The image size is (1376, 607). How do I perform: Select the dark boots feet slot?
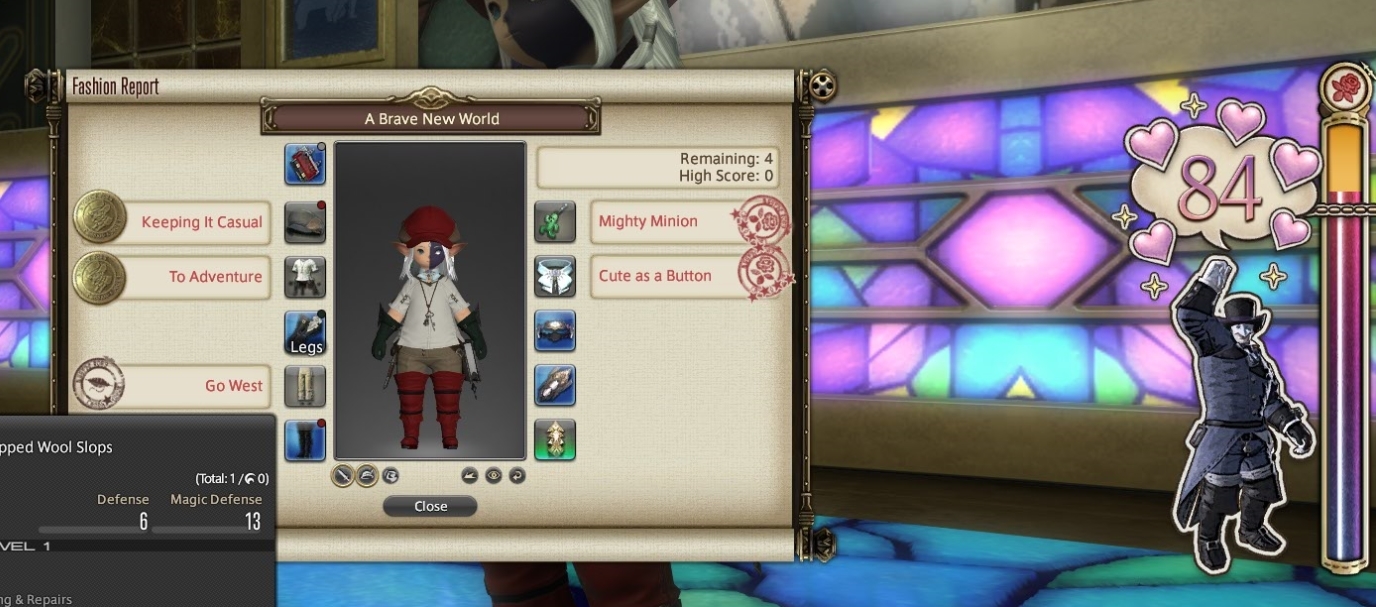(305, 440)
